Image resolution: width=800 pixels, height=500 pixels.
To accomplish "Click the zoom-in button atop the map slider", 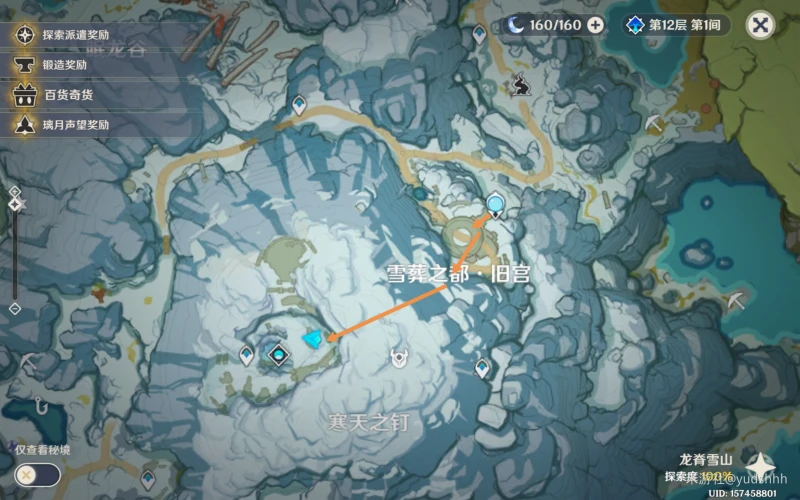I will pyautogui.click(x=14, y=191).
